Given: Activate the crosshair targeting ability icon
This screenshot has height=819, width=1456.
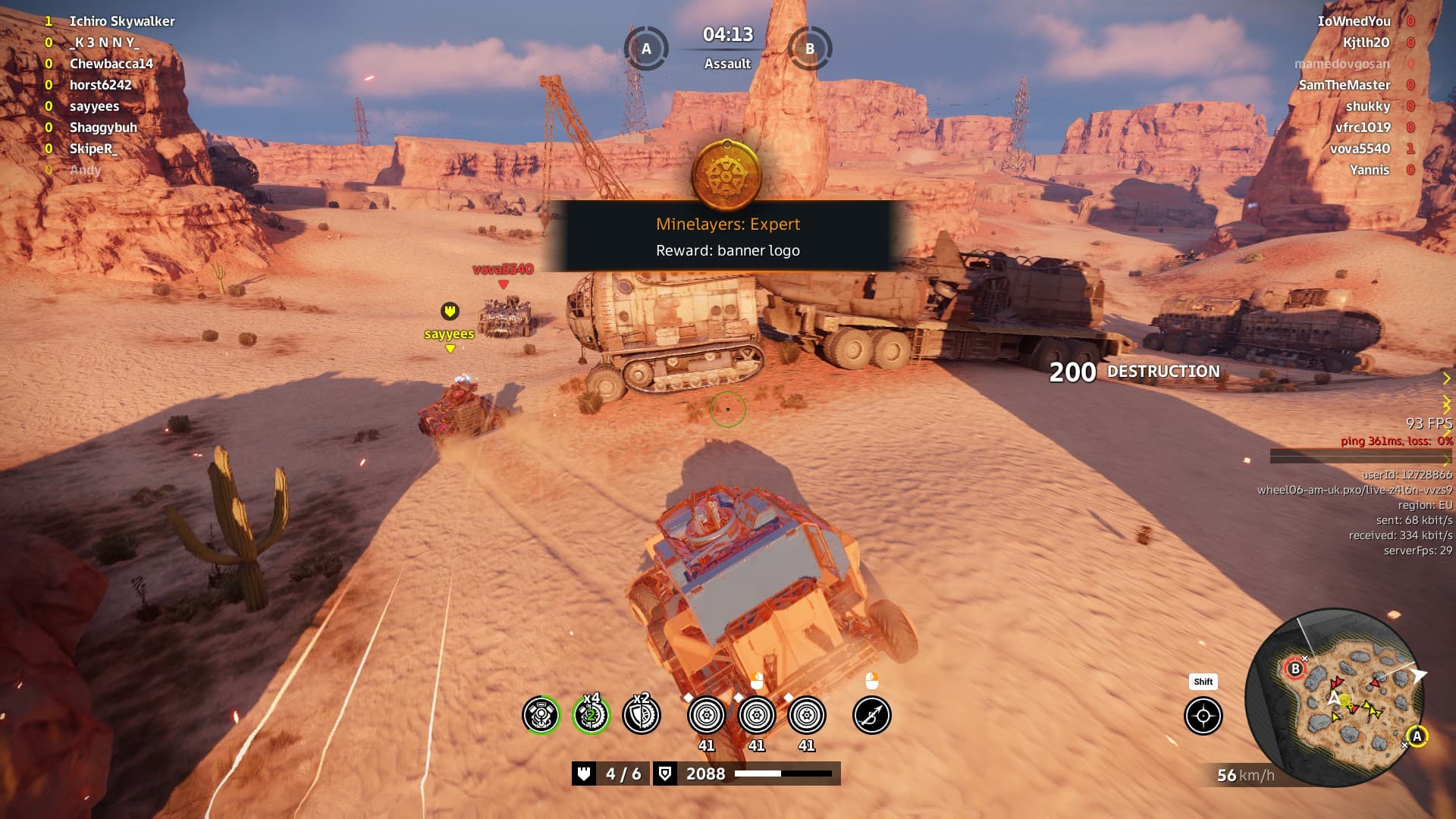Looking at the screenshot, I should click(x=1203, y=716).
